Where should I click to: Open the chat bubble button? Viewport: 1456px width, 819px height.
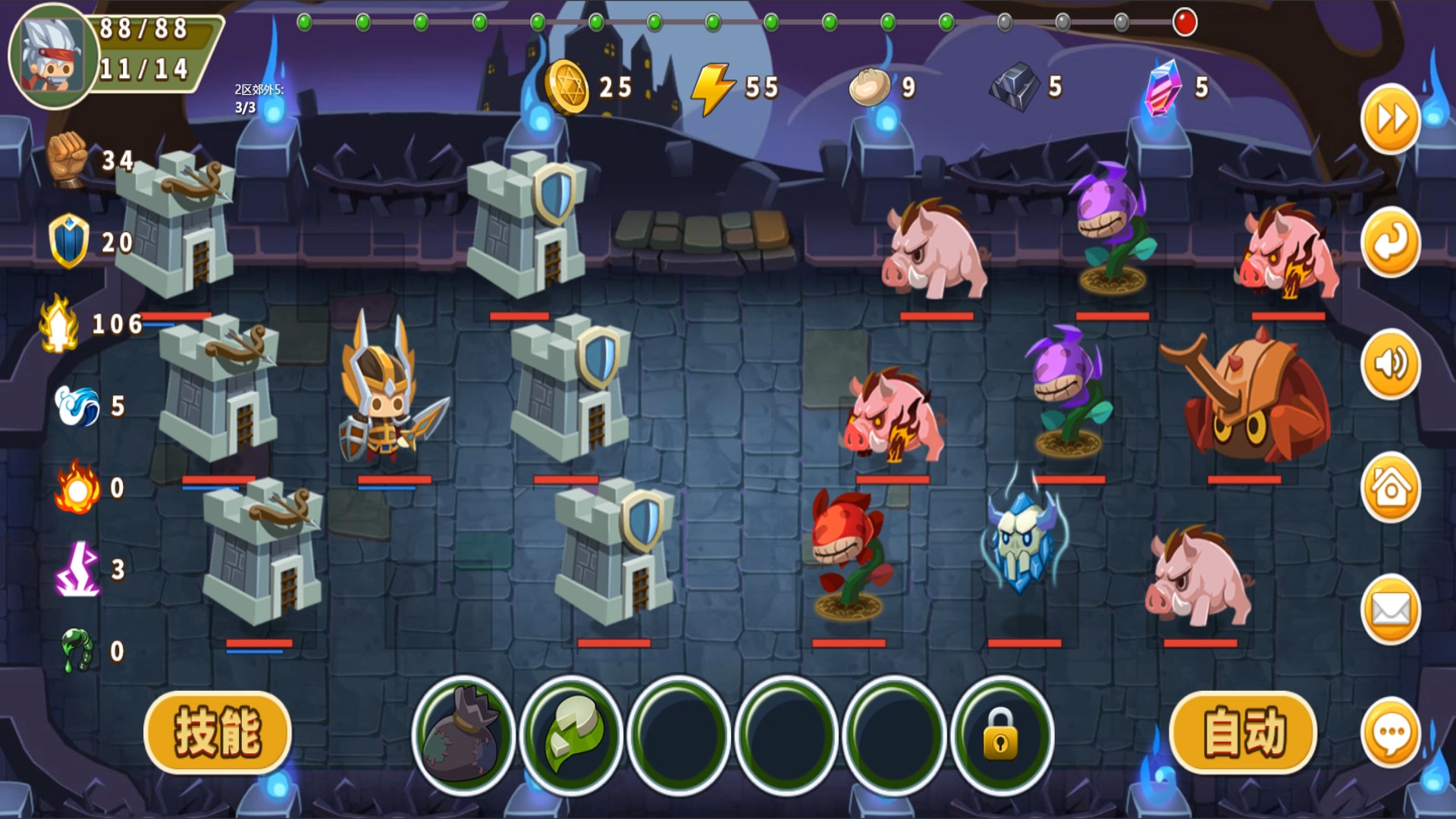coord(1391,733)
